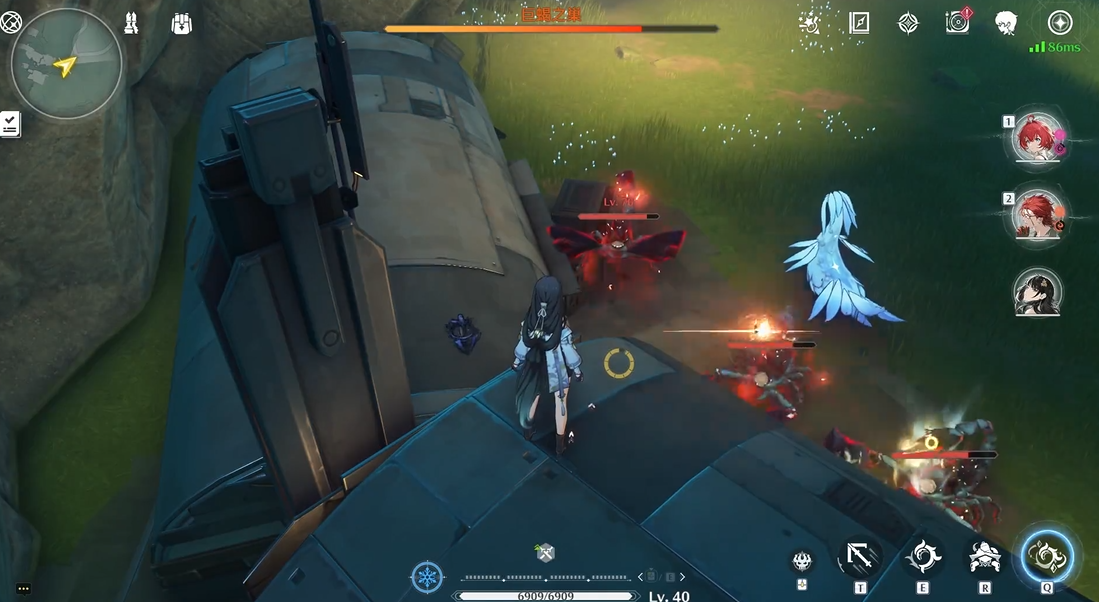Open the circular minimap
This screenshot has height=602, width=1099.
pos(66,64)
